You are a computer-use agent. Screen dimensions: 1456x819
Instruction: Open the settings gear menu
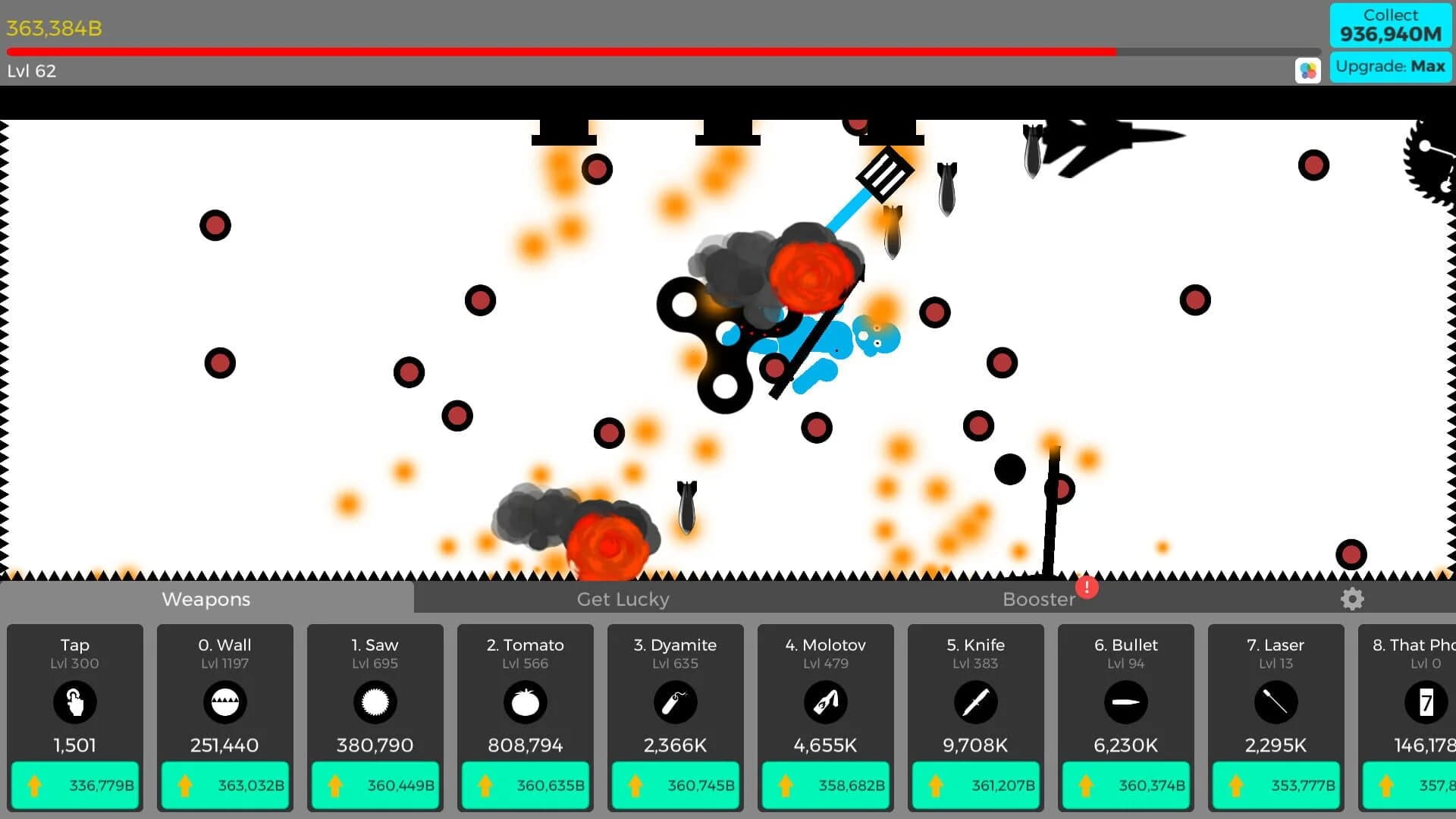coord(1352,599)
